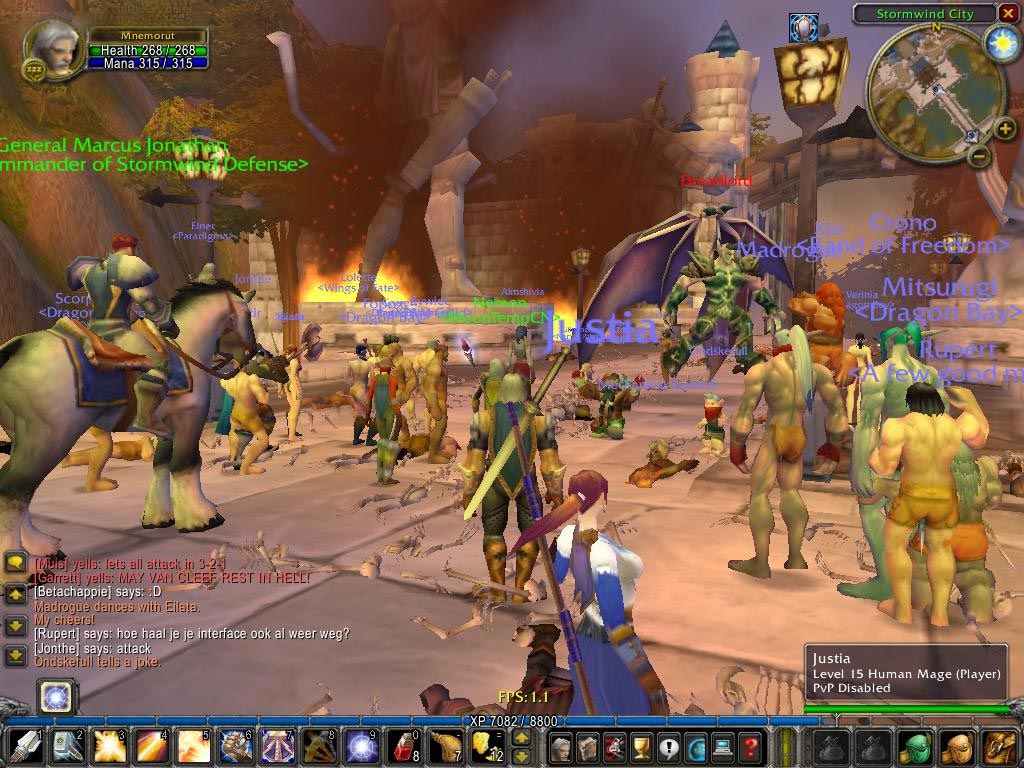Open the character info micro button
This screenshot has height=768, width=1024.
pyautogui.click(x=561, y=747)
